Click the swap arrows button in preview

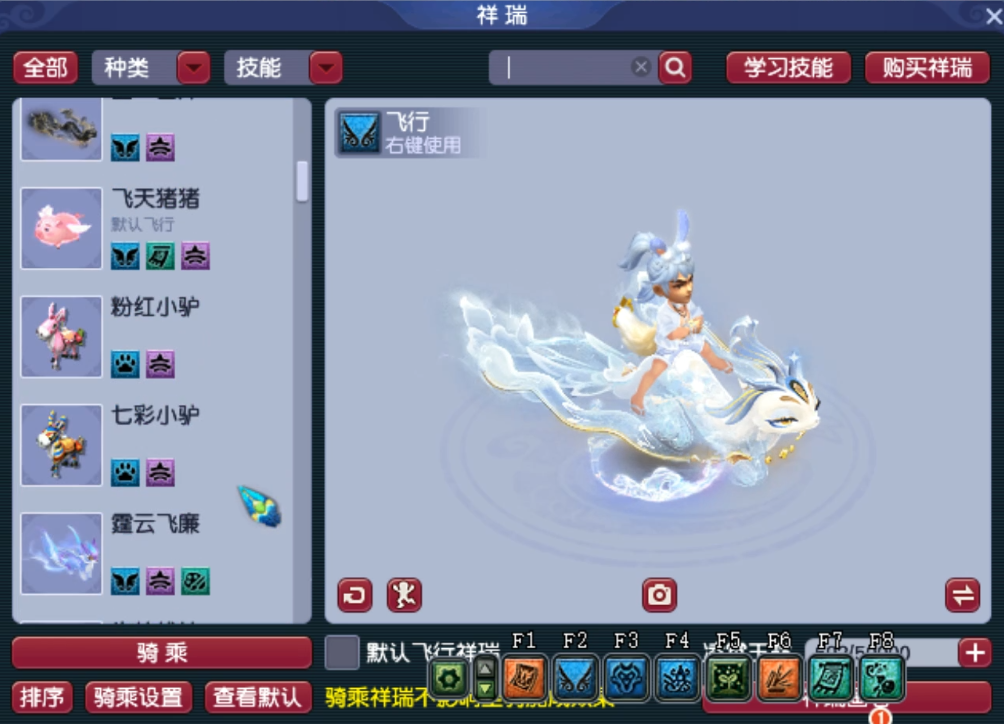pyautogui.click(x=962, y=595)
